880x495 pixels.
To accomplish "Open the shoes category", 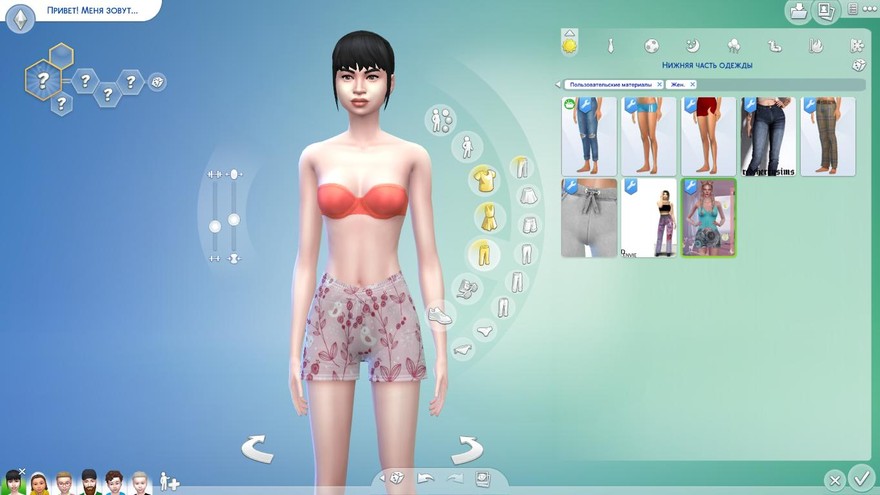I will click(440, 316).
